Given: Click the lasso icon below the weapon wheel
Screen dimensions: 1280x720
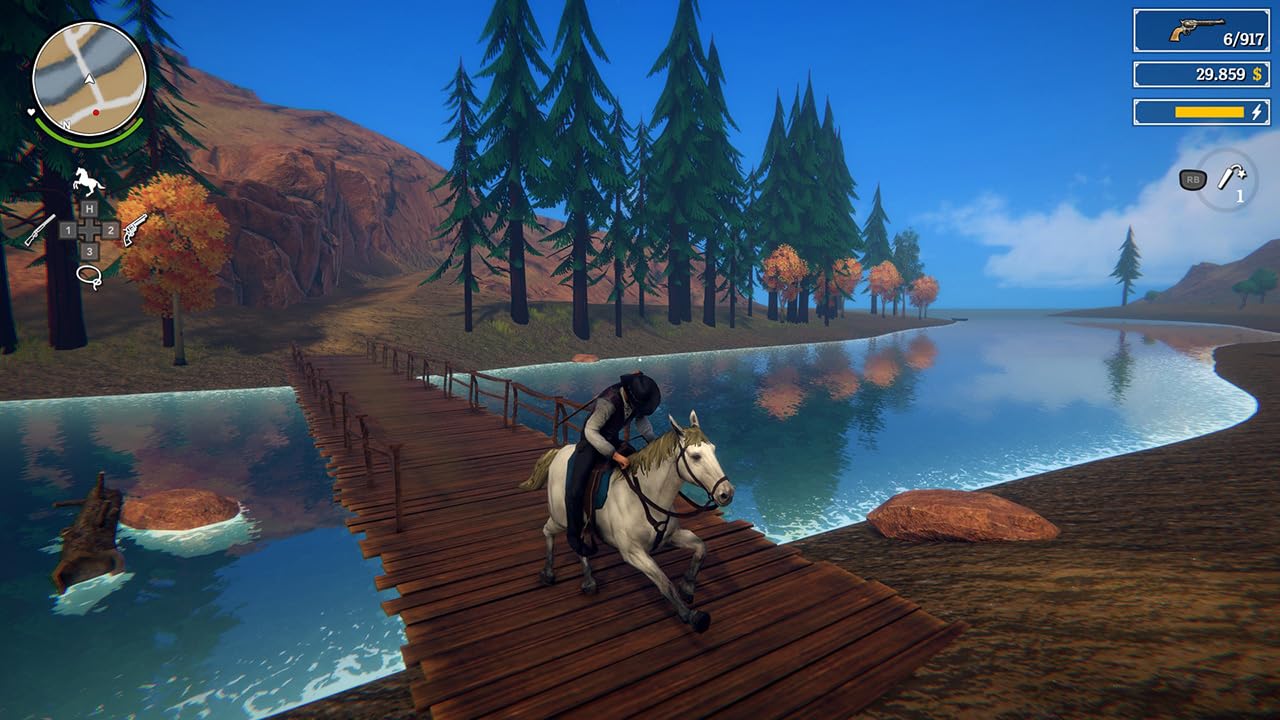Looking at the screenshot, I should 89,276.
